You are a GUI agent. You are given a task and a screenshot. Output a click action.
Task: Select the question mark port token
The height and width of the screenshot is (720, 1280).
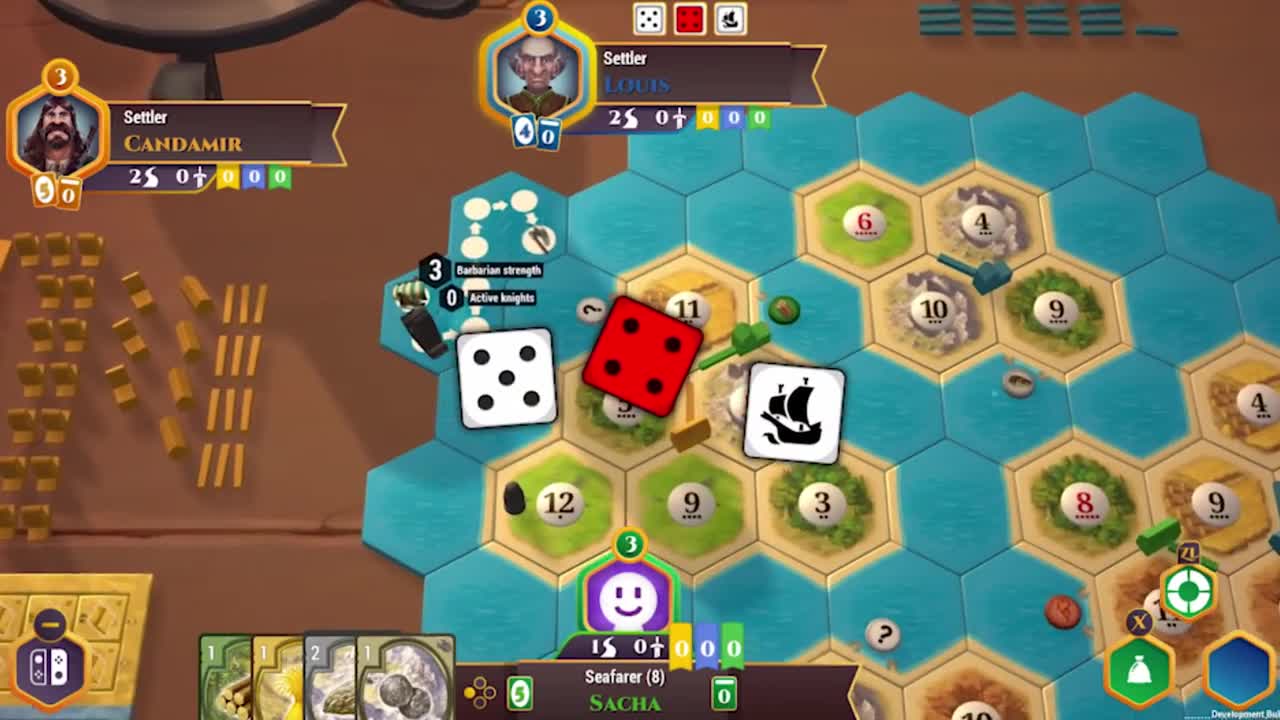(882, 633)
